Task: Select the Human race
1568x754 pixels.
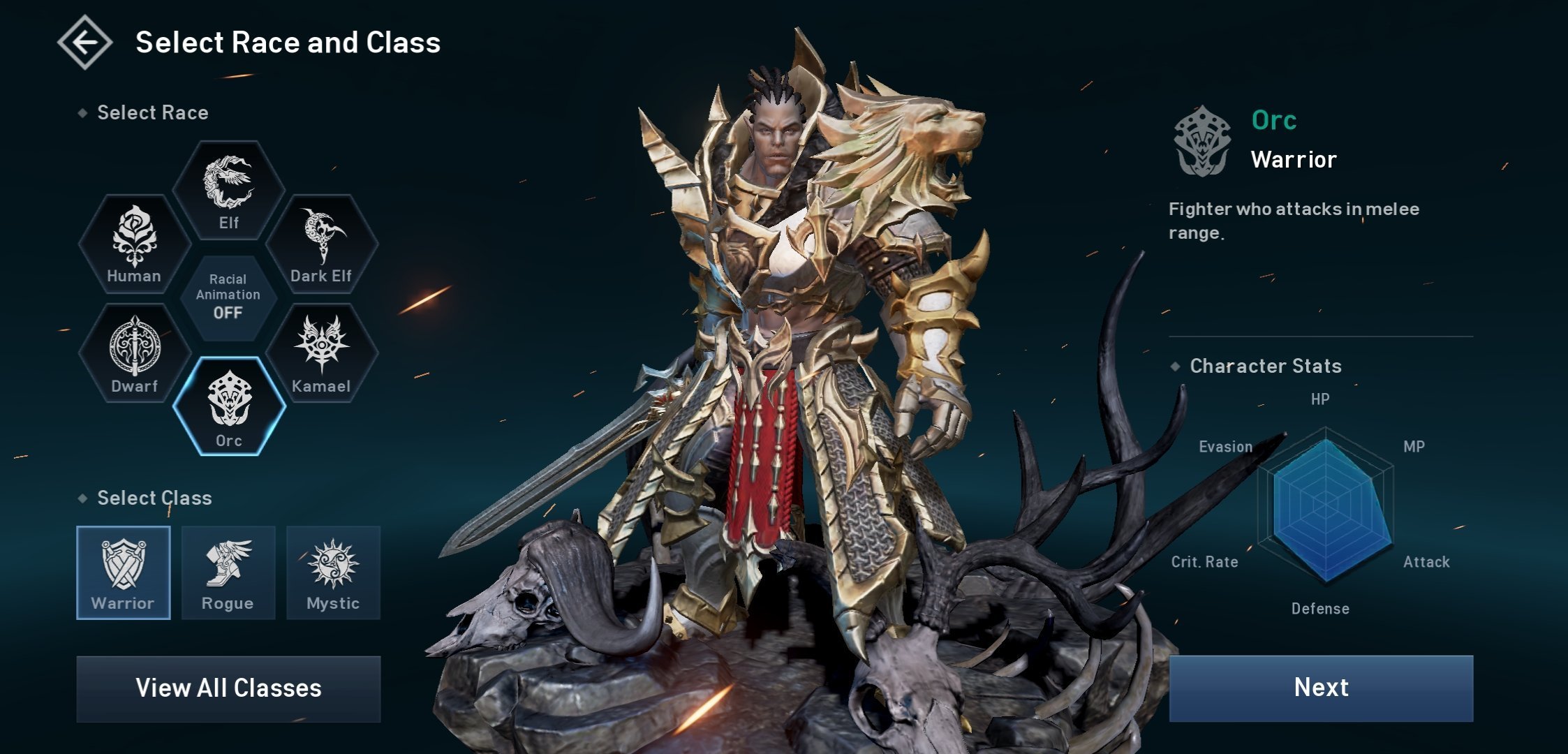Action: coord(134,243)
